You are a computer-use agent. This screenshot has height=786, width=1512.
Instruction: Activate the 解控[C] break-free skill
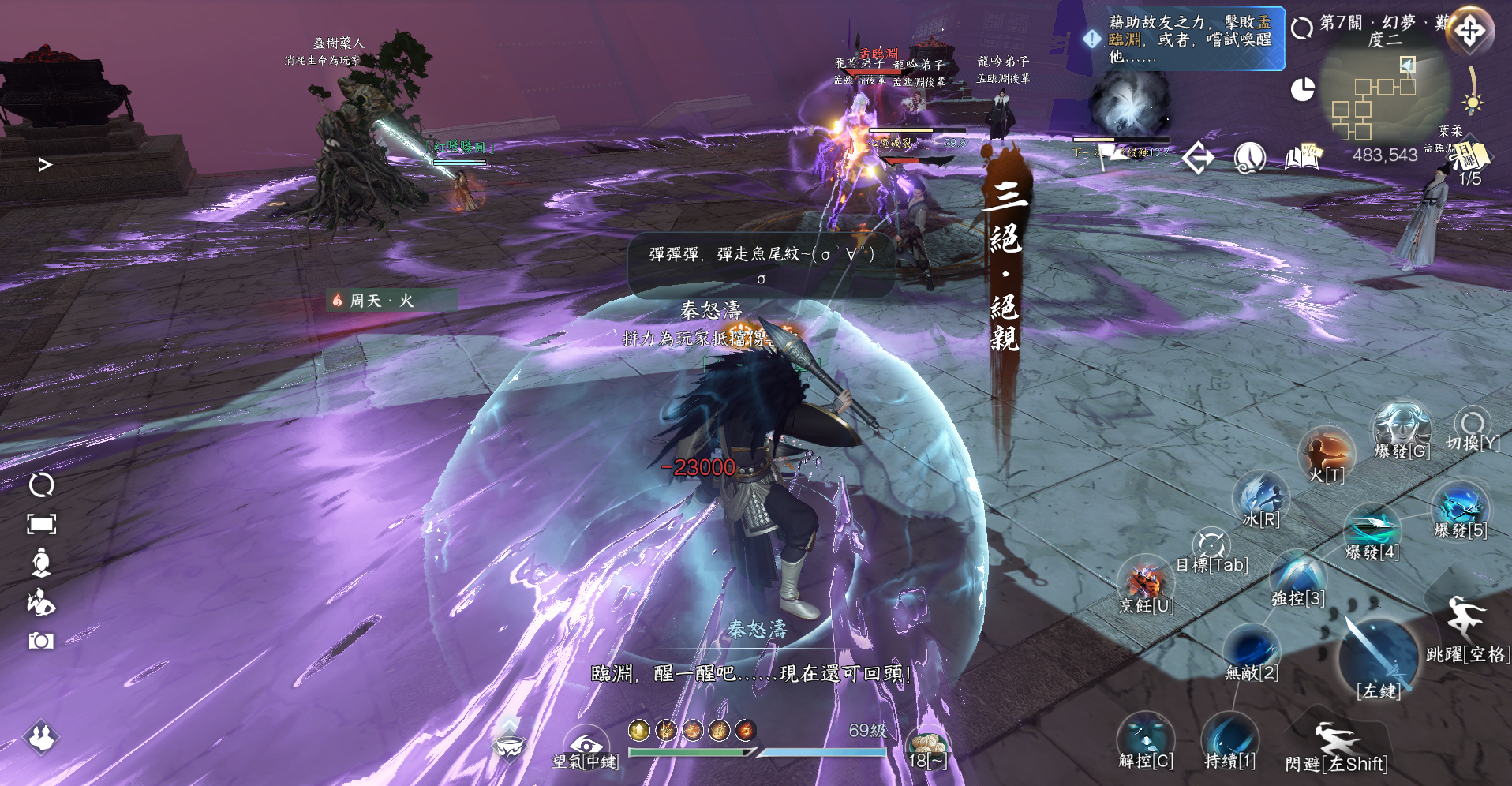(1146, 739)
